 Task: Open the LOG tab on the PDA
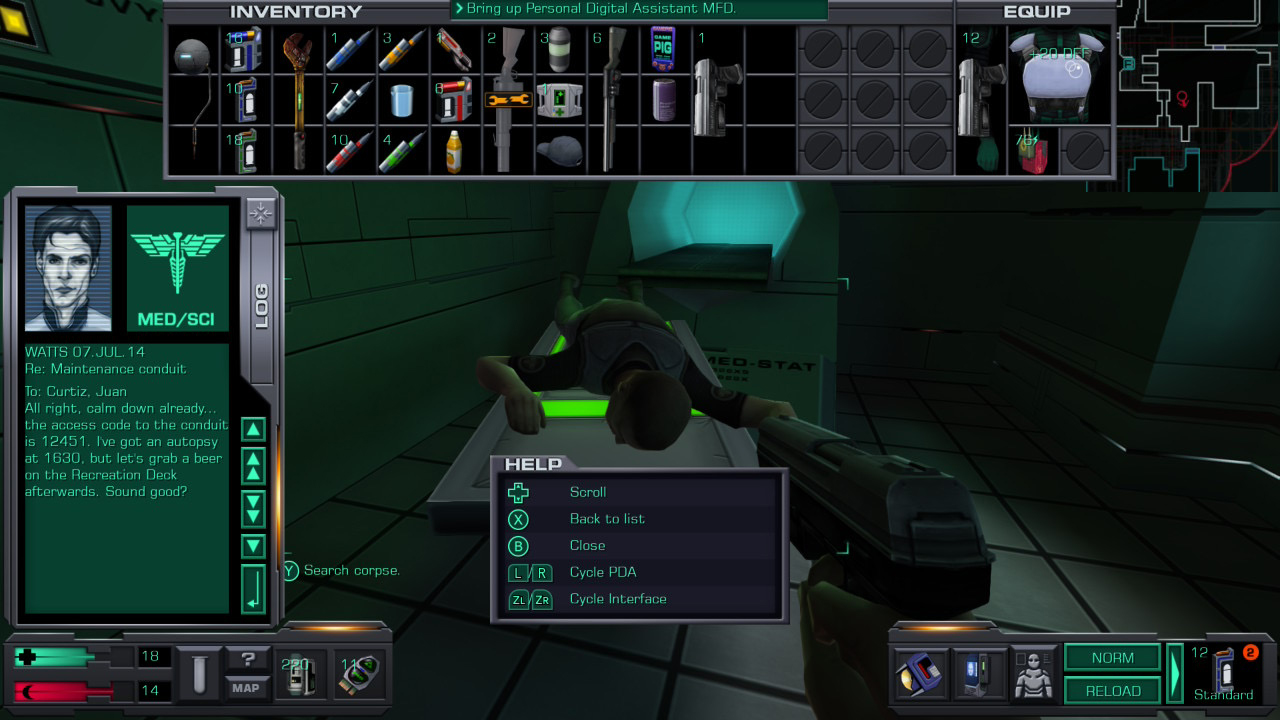pyautogui.click(x=261, y=306)
